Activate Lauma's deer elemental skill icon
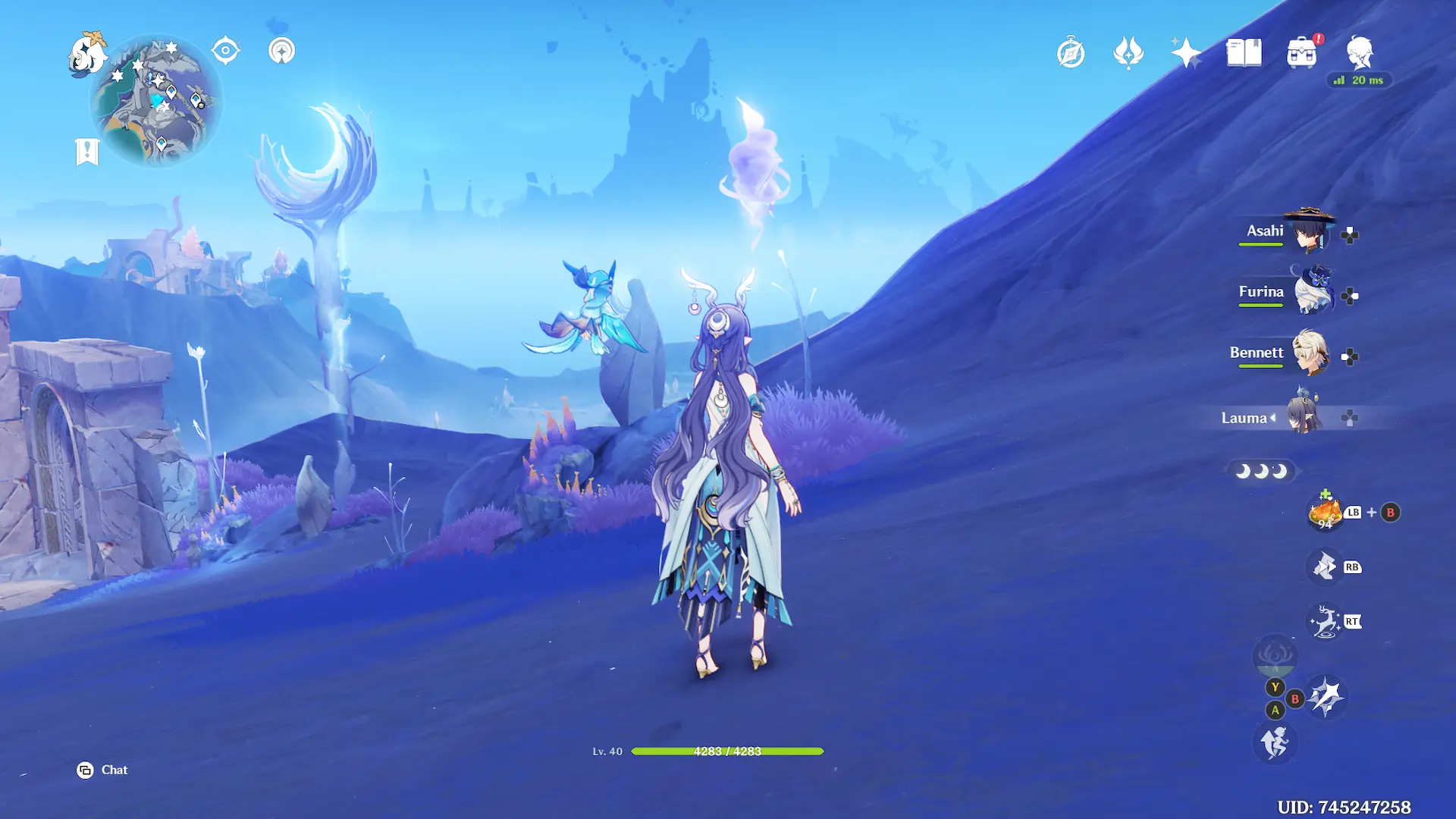 pyautogui.click(x=1325, y=622)
